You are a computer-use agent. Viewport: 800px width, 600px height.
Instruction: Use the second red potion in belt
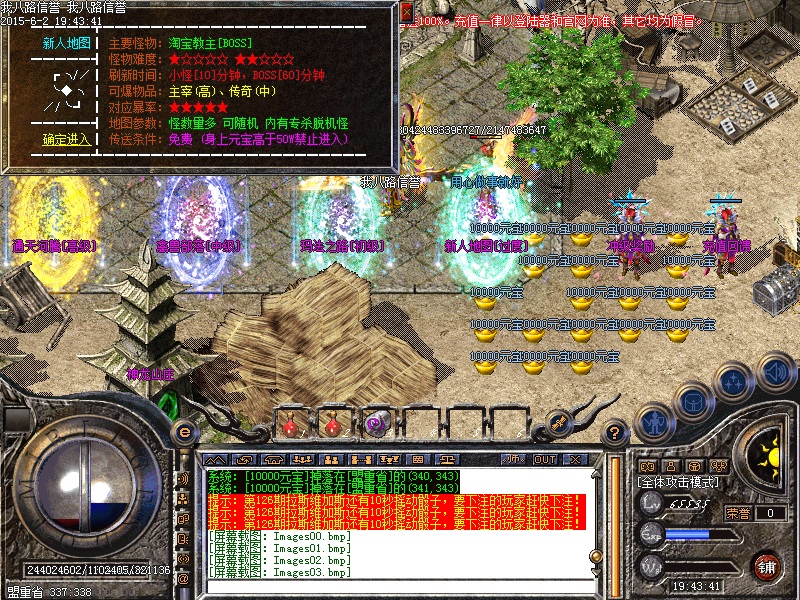click(x=331, y=424)
